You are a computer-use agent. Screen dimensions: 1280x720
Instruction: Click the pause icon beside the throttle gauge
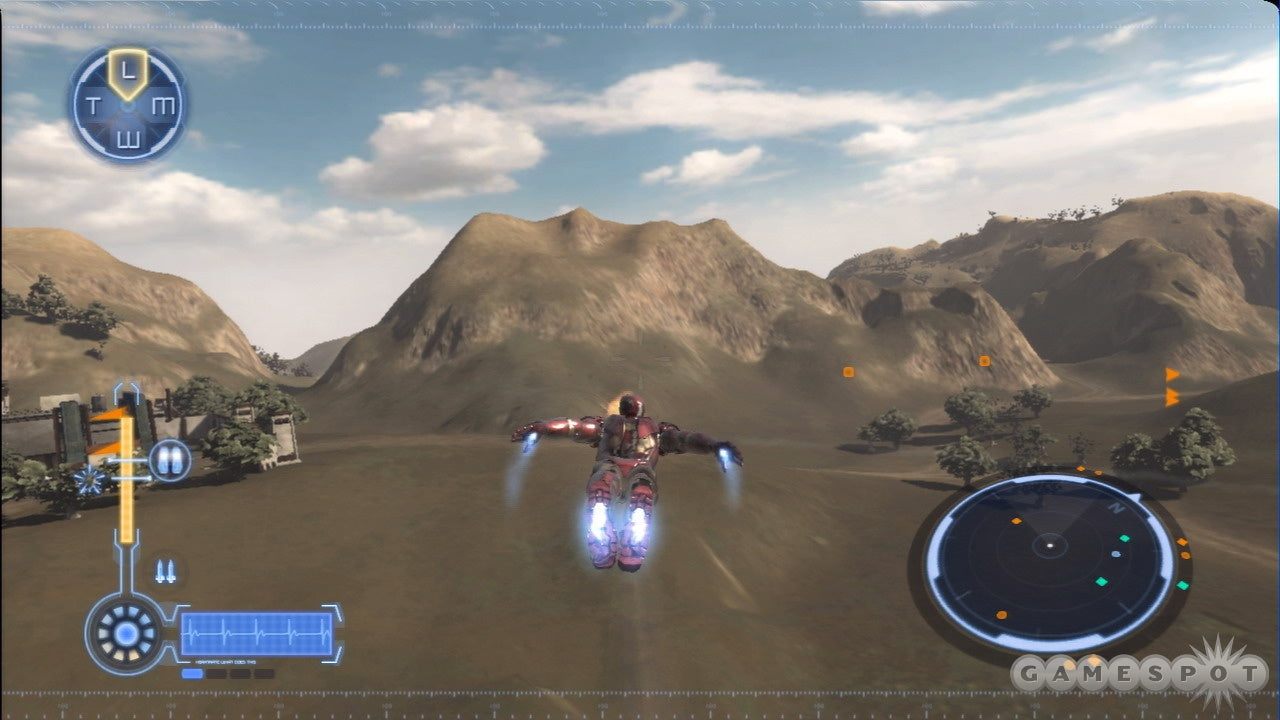169,461
